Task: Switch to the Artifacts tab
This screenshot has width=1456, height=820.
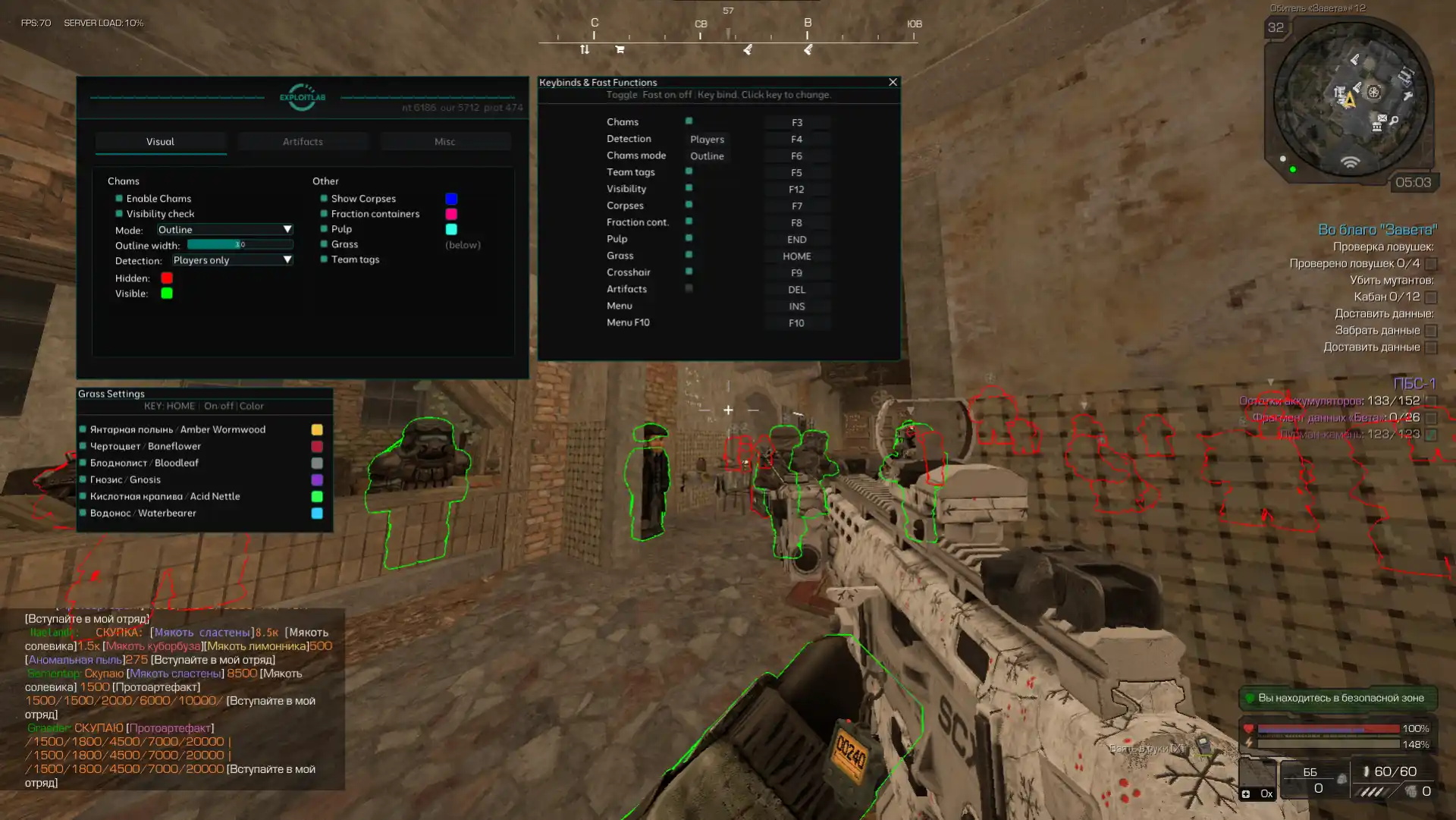Action: click(303, 142)
